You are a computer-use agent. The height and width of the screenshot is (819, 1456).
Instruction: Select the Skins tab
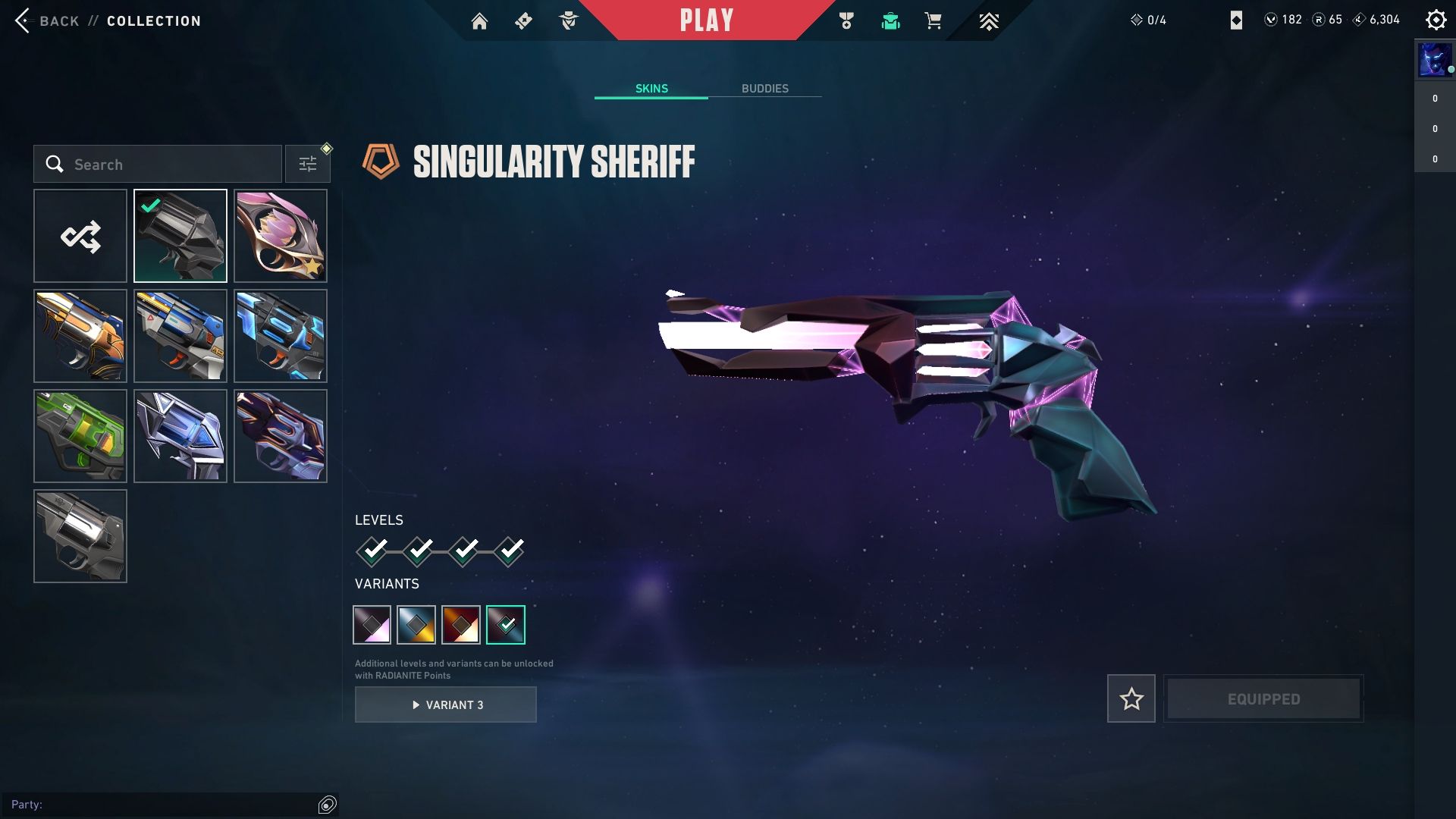651,89
